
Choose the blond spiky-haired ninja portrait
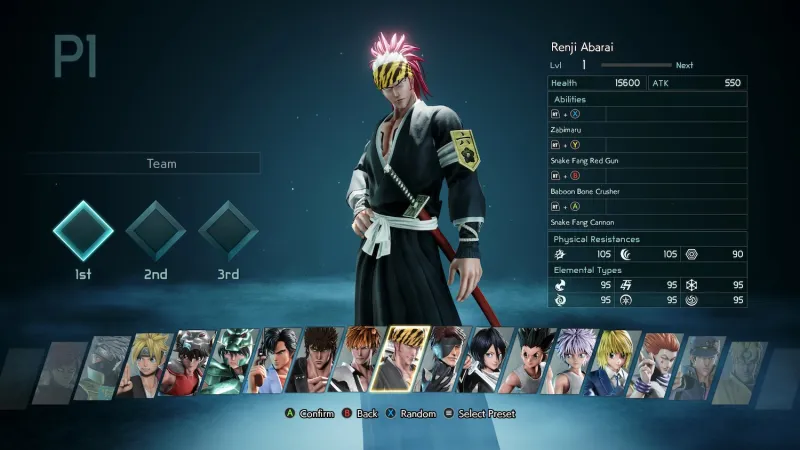[148, 361]
